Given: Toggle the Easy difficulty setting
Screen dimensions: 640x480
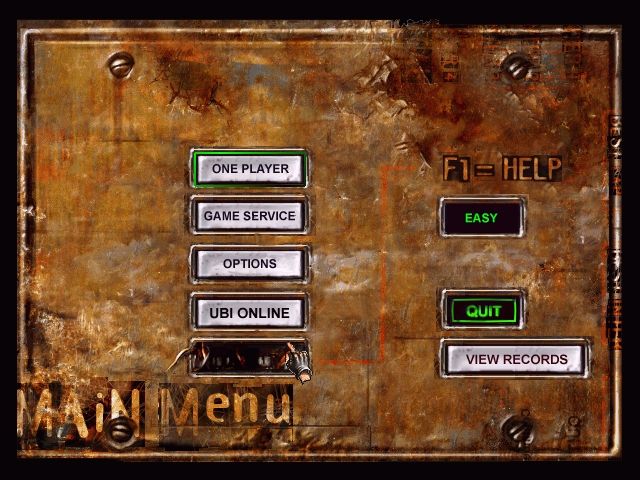Looking at the screenshot, I should click(481, 217).
